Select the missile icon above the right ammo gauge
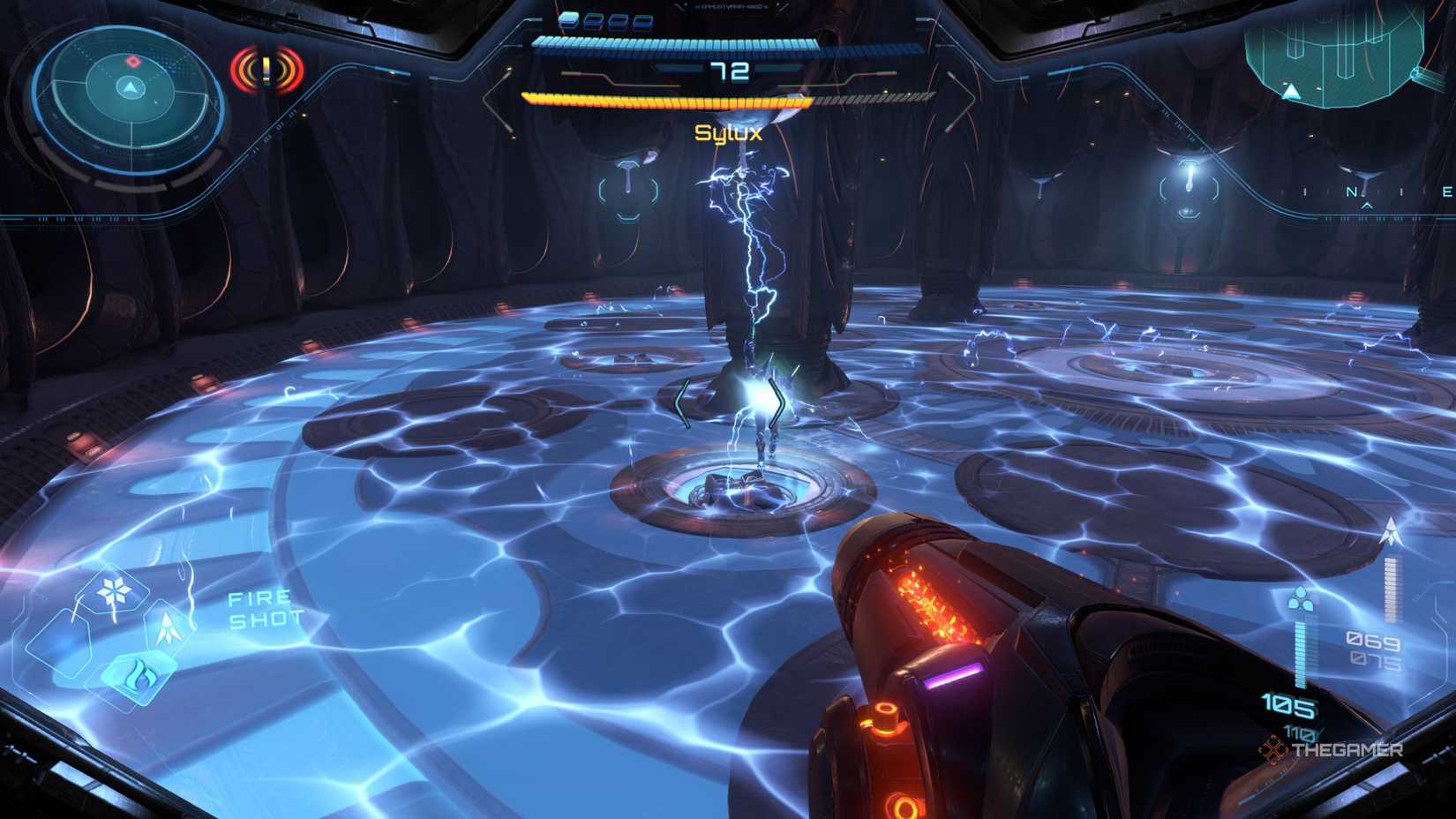1456x819 pixels. coord(1392,530)
